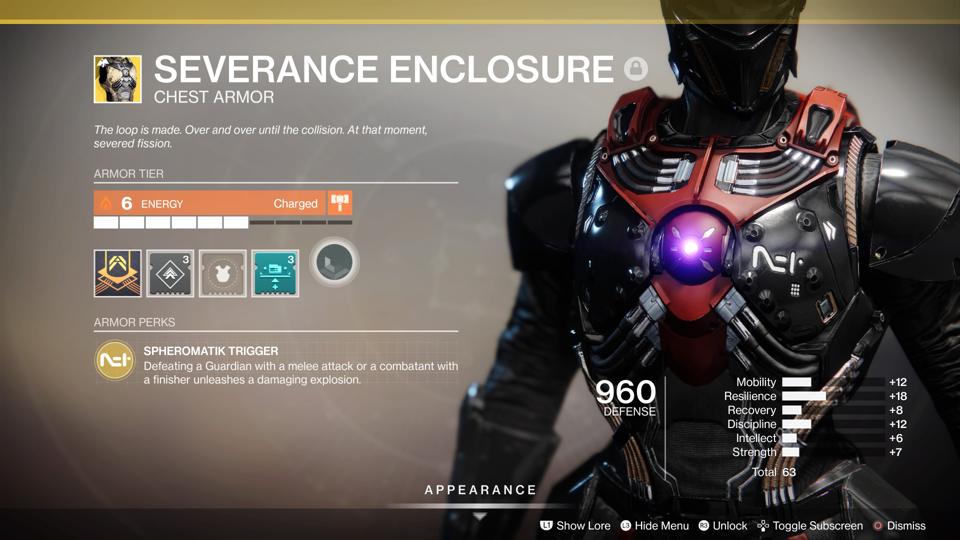The image size is (960, 540).
Task: Select the Charged hammer mod icon
Action: [340, 203]
